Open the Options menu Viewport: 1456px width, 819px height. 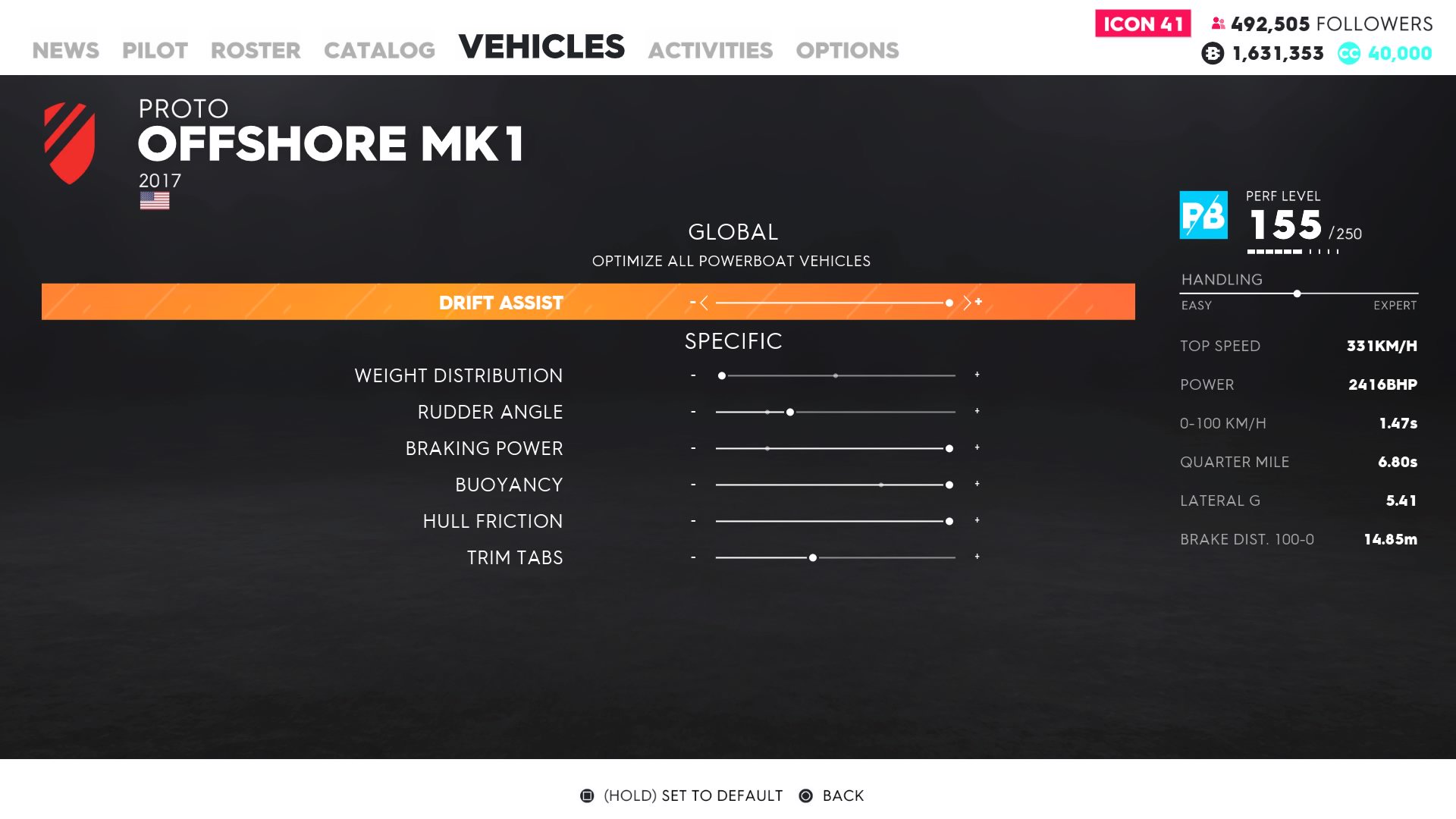[846, 50]
